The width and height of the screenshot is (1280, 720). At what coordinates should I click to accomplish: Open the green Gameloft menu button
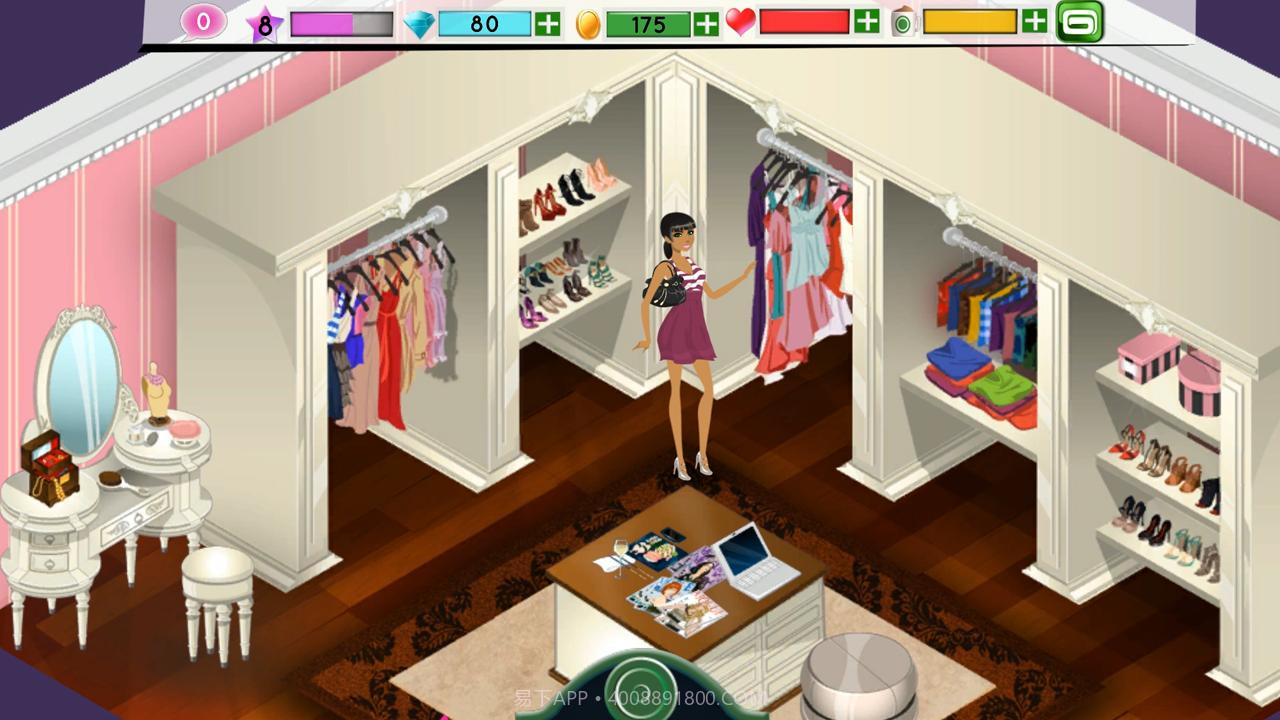pos(1080,22)
